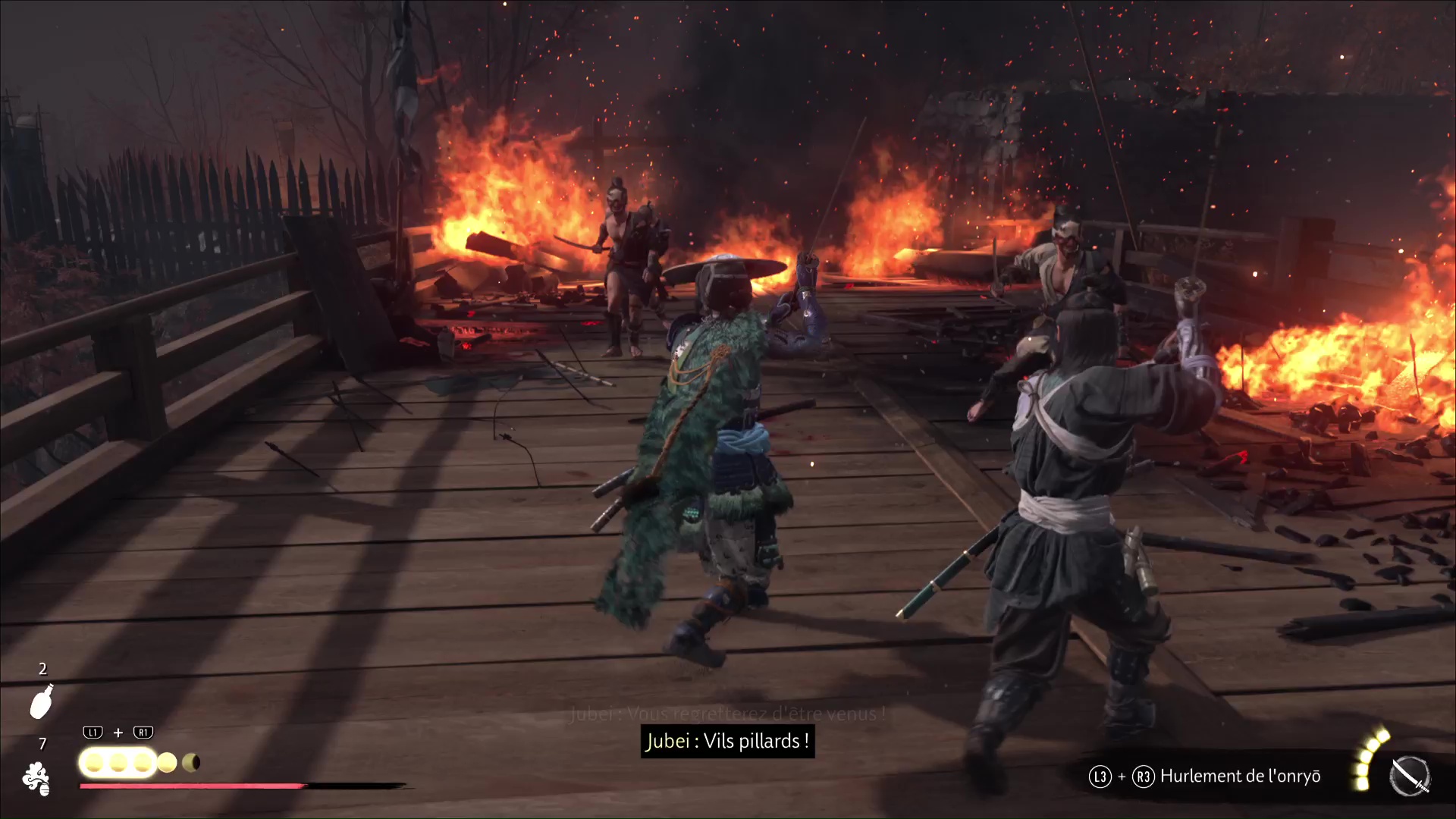This screenshot has height=819, width=1456.
Task: Select the sake bottle healing item
Action: pos(42,701)
